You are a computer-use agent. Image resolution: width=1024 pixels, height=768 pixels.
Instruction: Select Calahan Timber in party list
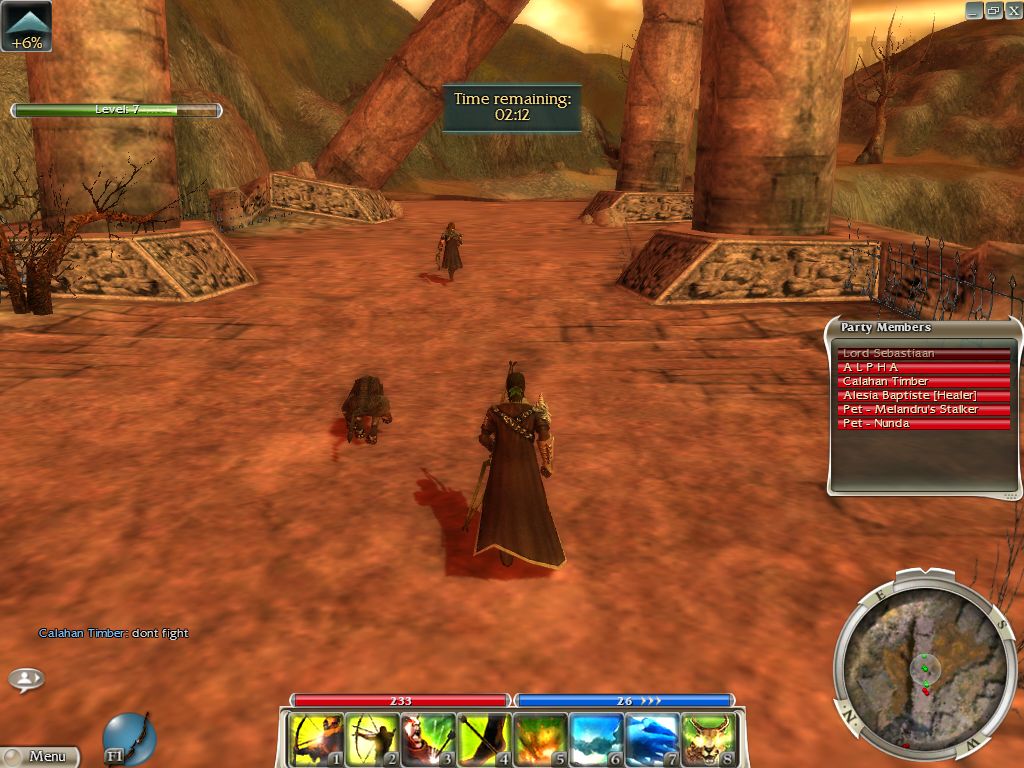(x=924, y=382)
